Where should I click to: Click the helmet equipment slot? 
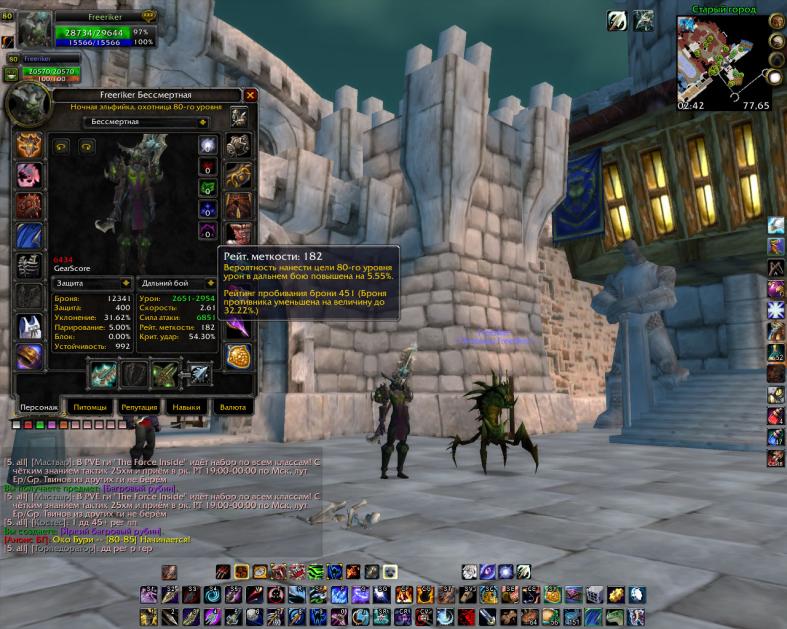(x=28, y=145)
